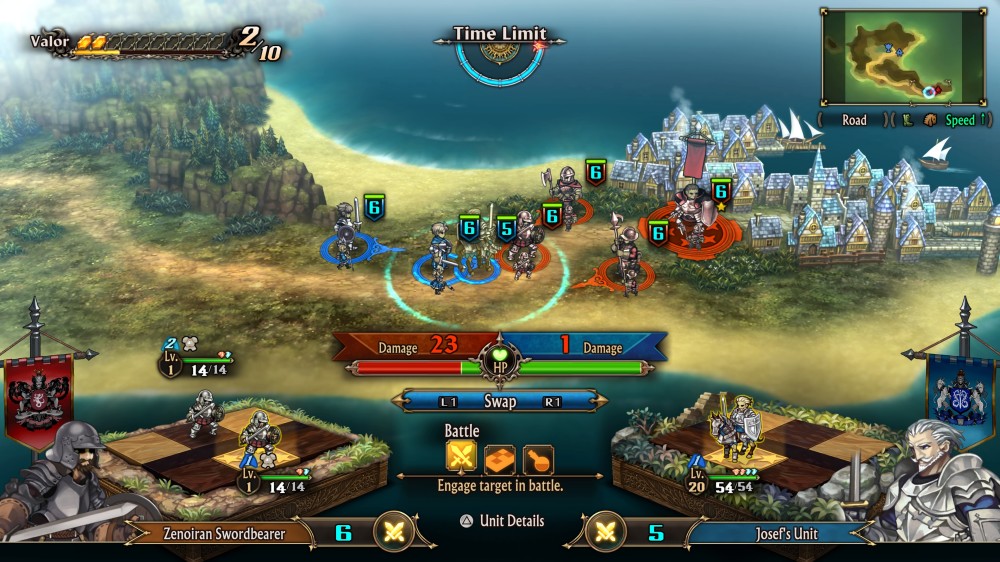Click the Zenoiran Swordbearer name panel
Screen dimensions: 1000x562
point(224,534)
